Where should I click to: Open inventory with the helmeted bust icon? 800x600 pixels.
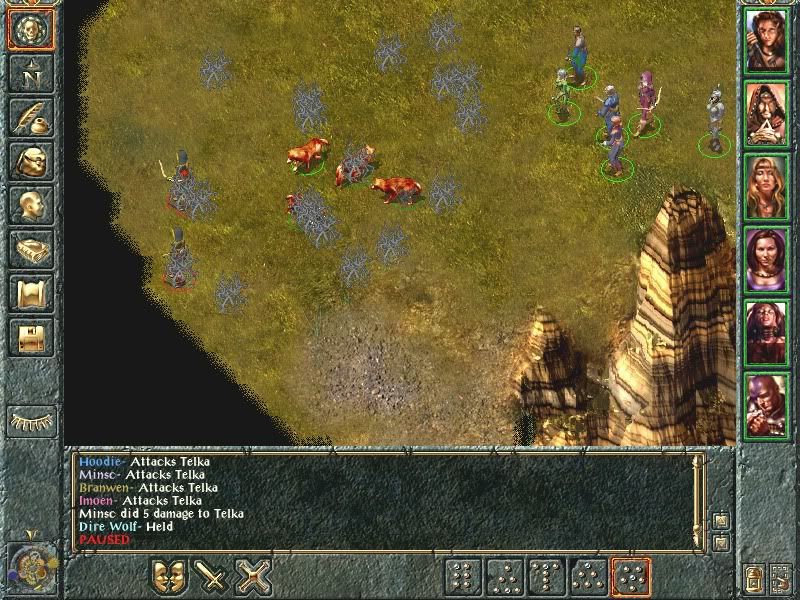[x=29, y=161]
